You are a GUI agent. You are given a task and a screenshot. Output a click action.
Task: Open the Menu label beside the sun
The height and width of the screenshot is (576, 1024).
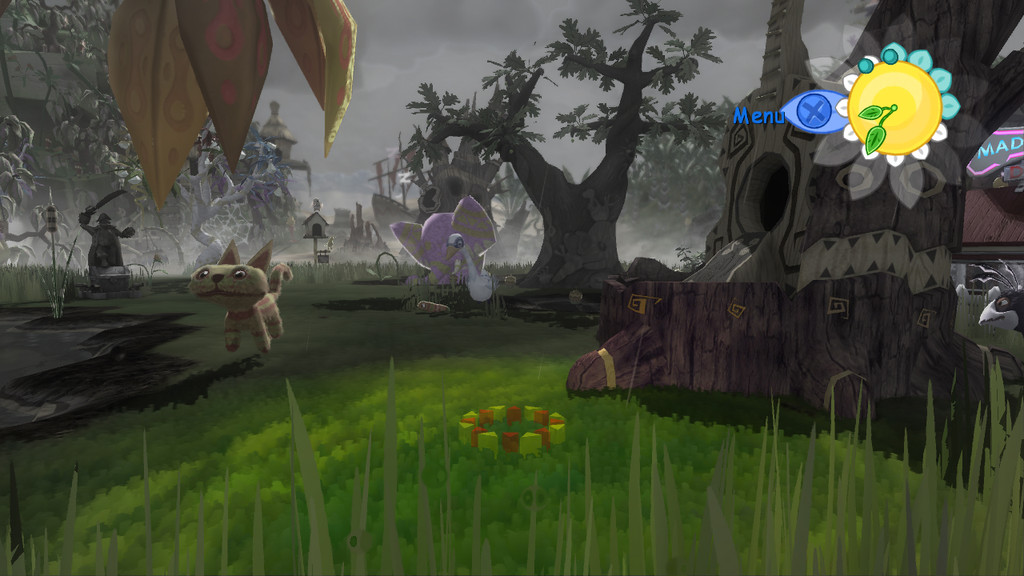[759, 115]
